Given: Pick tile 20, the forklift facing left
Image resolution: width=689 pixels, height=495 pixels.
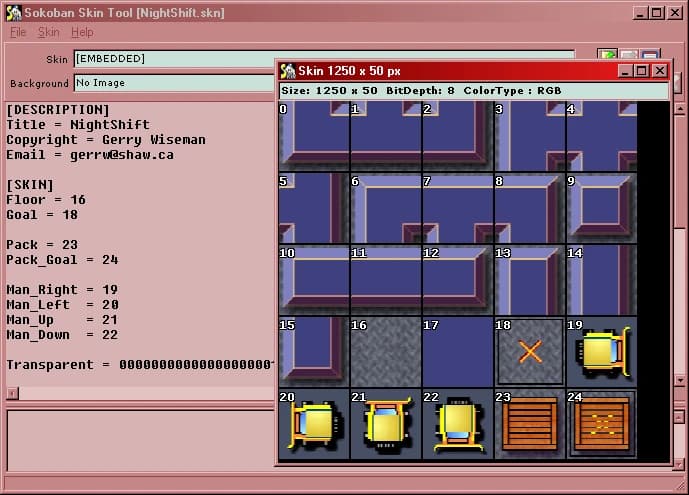Looking at the screenshot, I should (x=314, y=423).
